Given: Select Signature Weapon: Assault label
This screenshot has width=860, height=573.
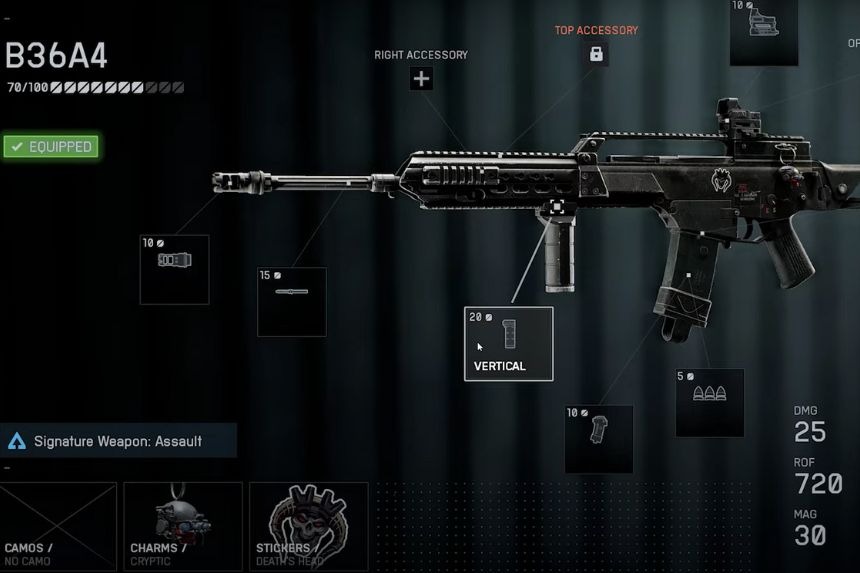Looking at the screenshot, I should [x=118, y=440].
